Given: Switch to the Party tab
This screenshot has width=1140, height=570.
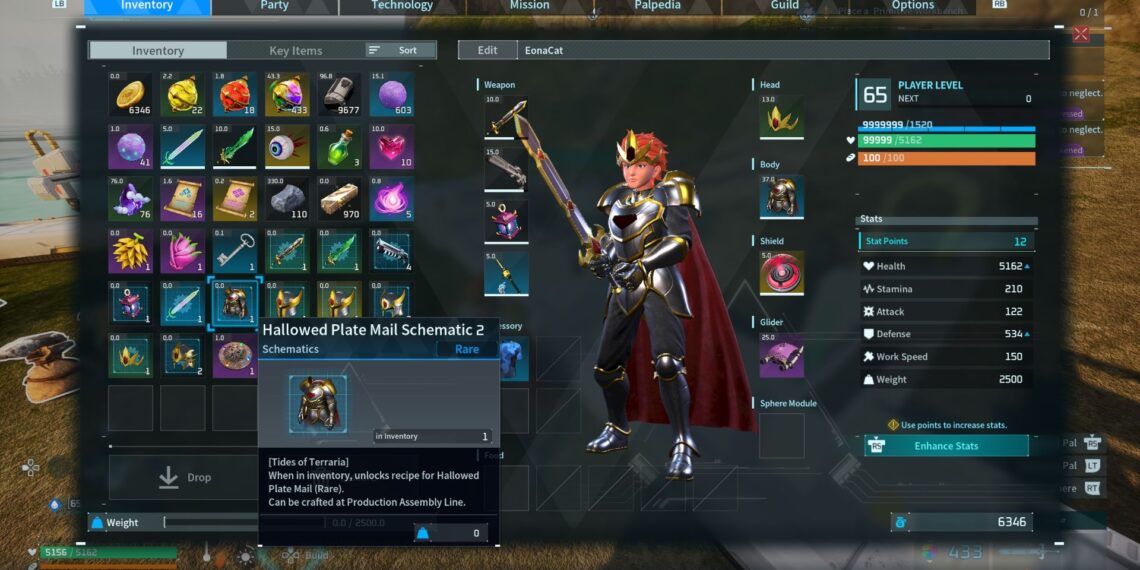Looking at the screenshot, I should (x=274, y=6).
